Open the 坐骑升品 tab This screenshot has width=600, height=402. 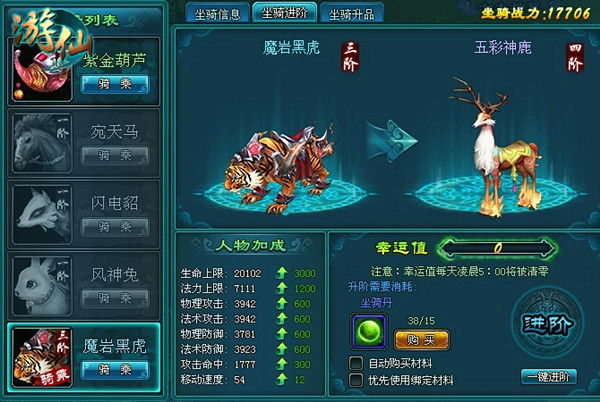point(352,13)
